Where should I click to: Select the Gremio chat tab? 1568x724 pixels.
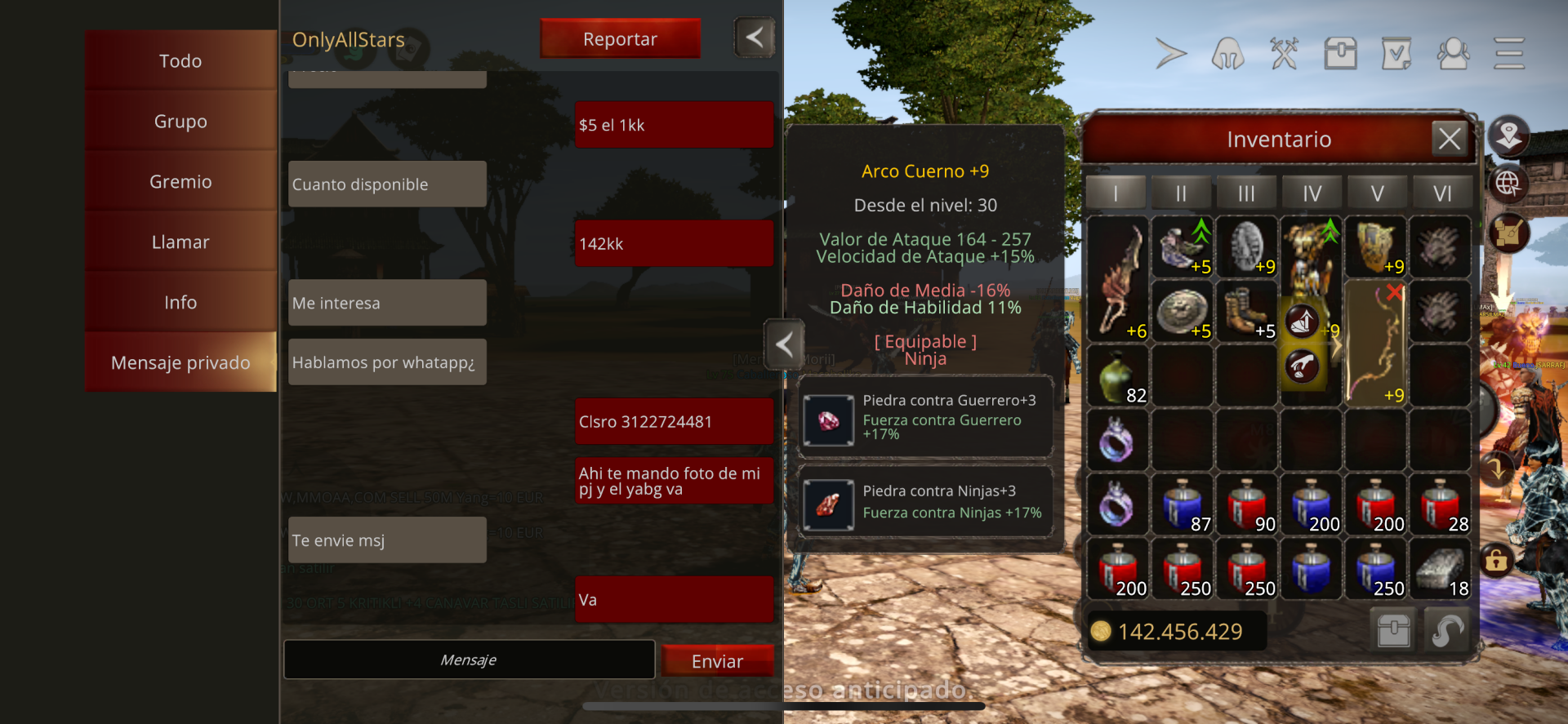pyautogui.click(x=180, y=182)
